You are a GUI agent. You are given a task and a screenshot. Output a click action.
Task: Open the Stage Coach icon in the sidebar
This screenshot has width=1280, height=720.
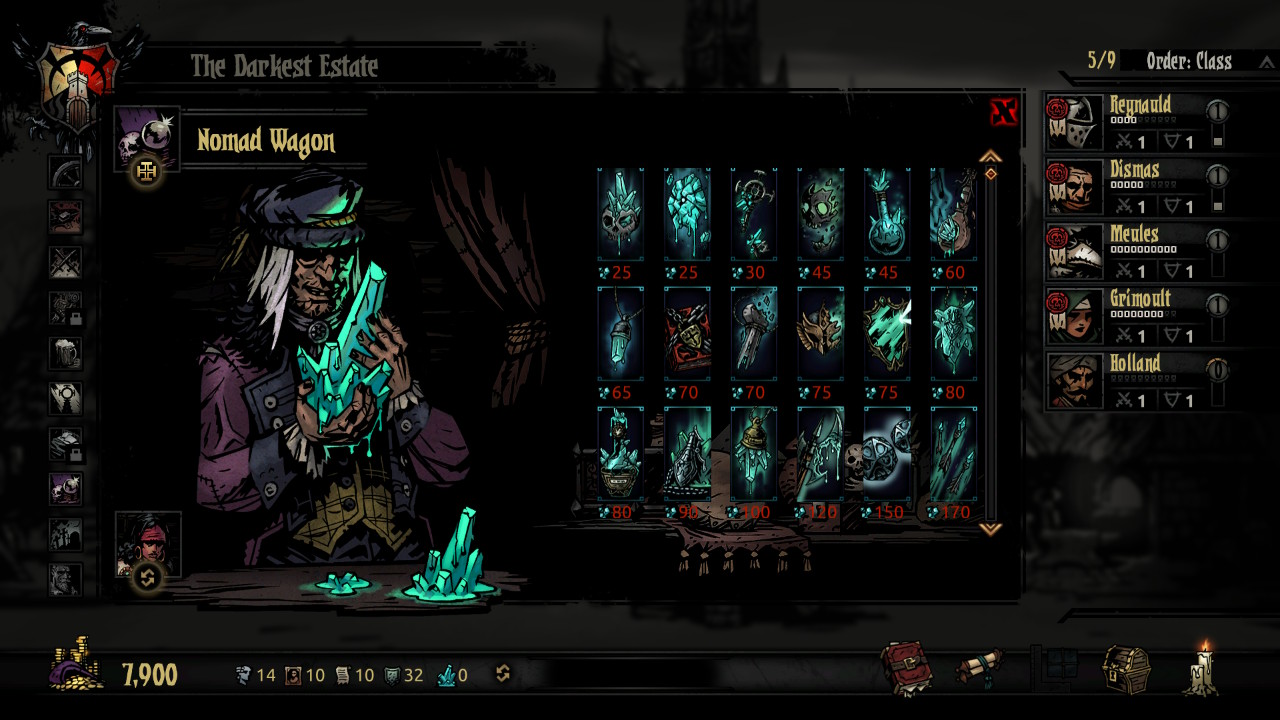[65, 172]
